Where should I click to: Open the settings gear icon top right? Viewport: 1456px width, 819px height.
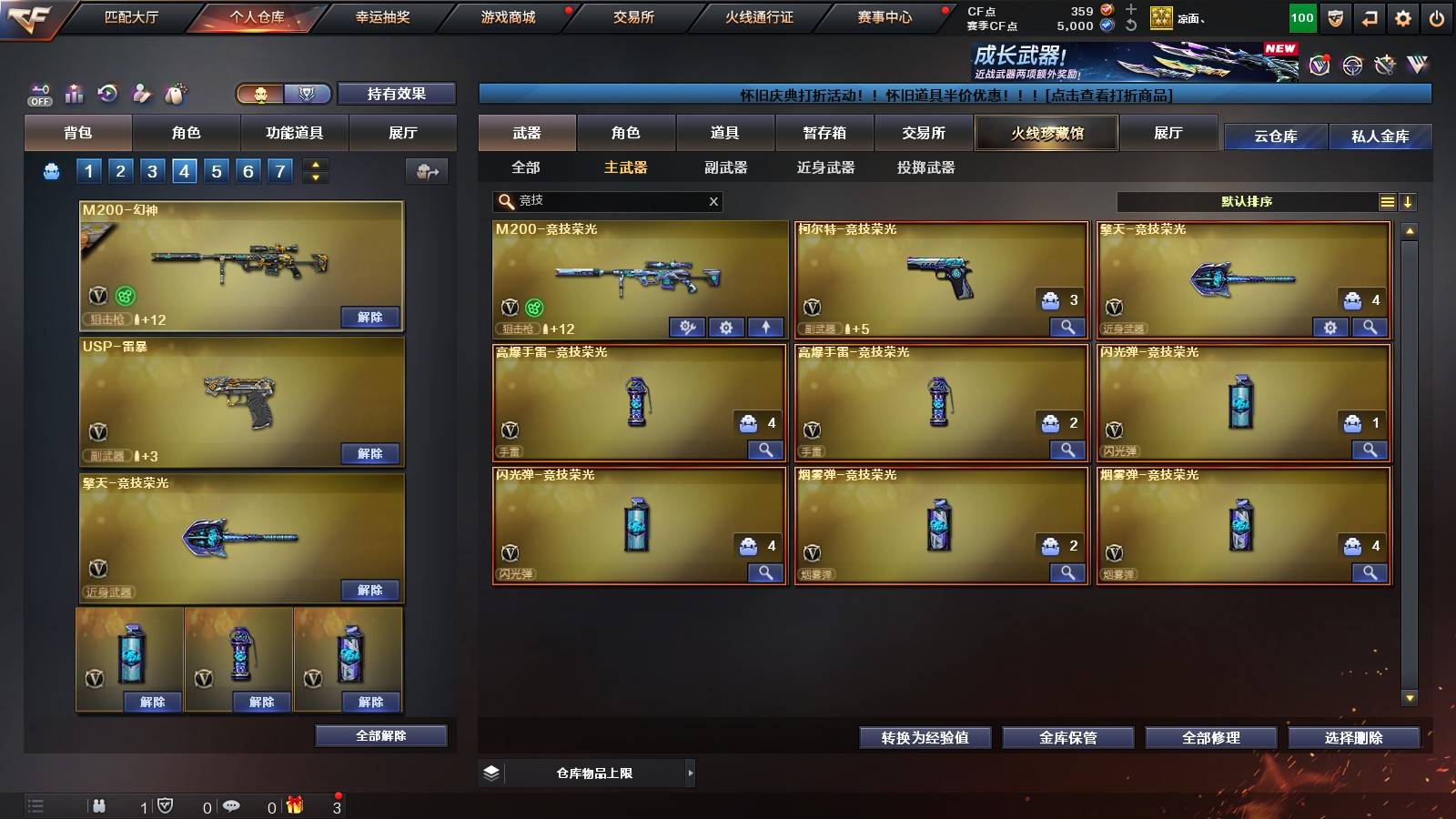[x=1401, y=17]
